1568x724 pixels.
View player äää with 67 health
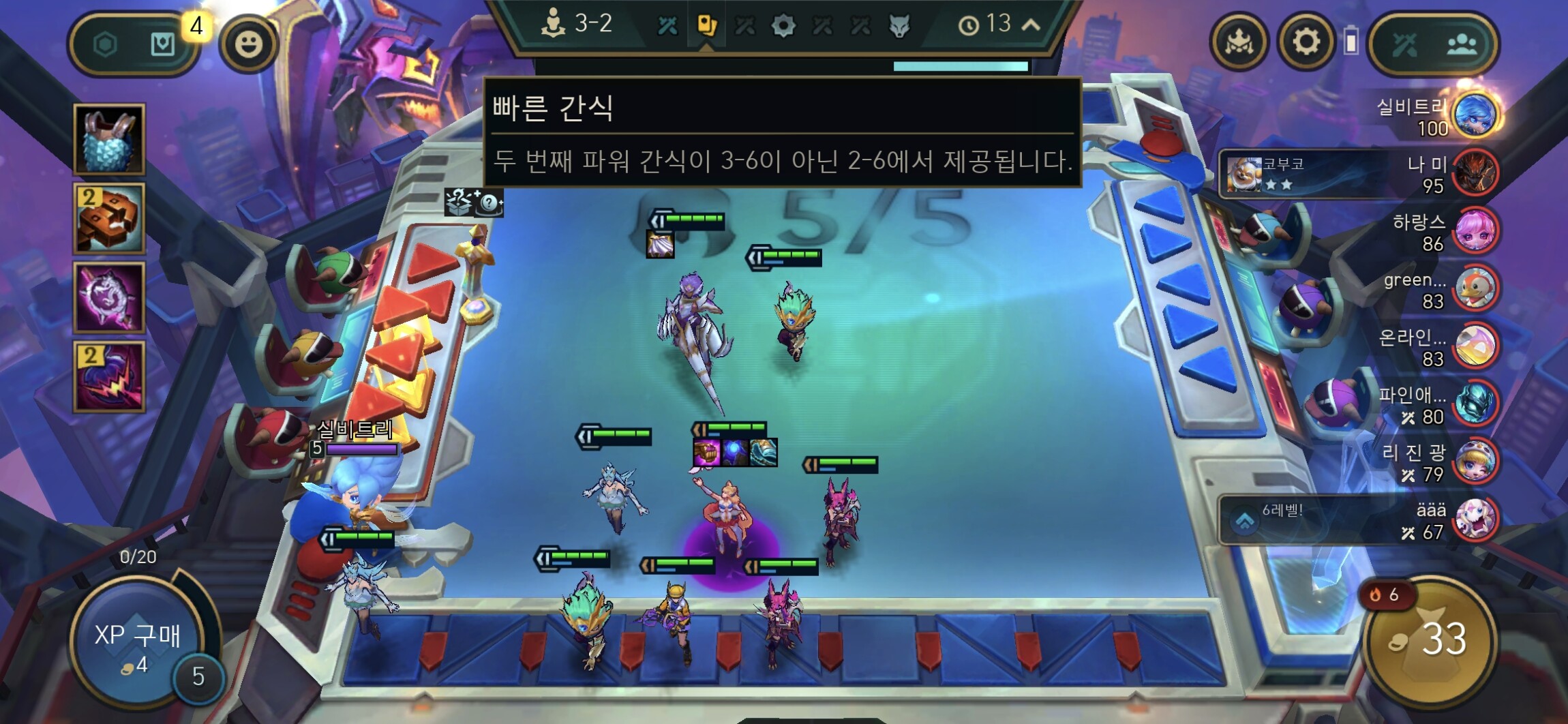coord(1475,519)
